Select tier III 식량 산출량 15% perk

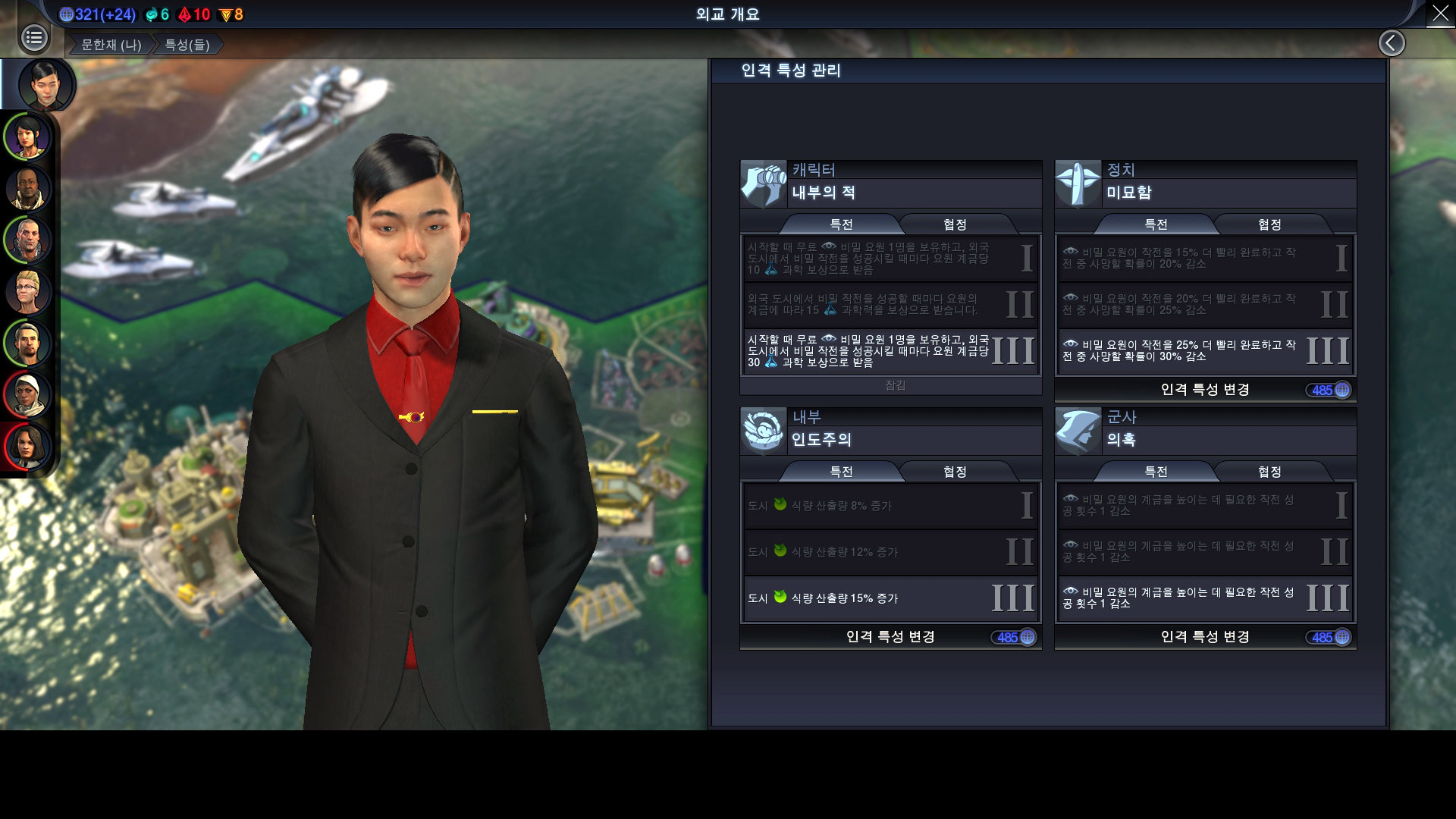coord(890,598)
